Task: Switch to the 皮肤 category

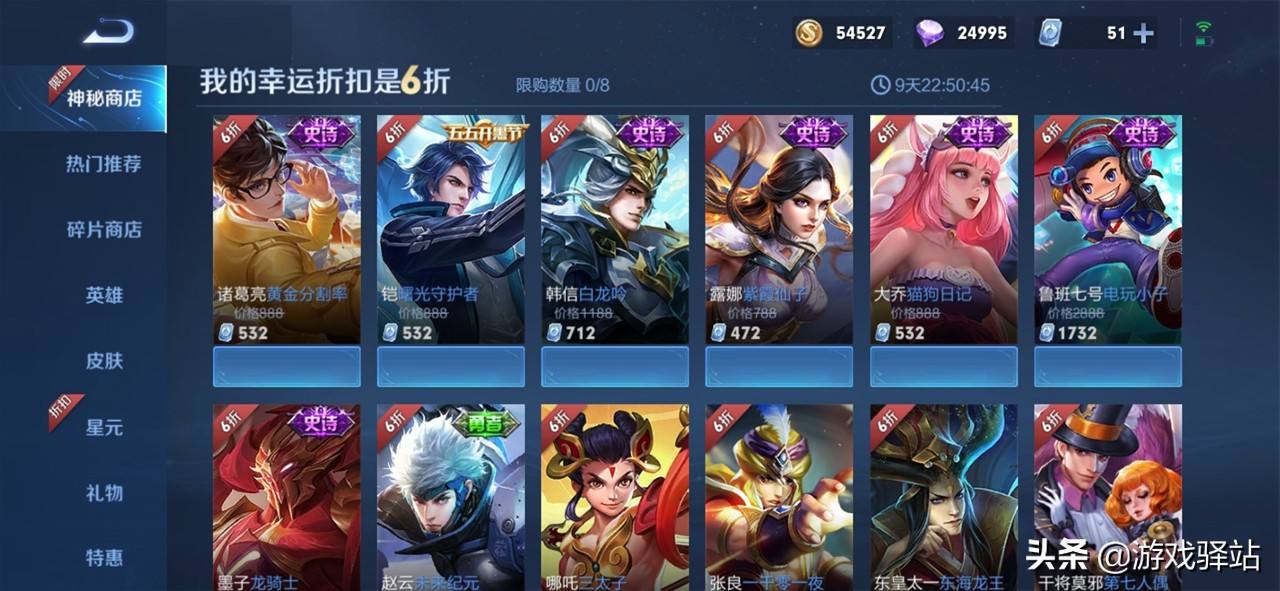Action: click(x=103, y=361)
